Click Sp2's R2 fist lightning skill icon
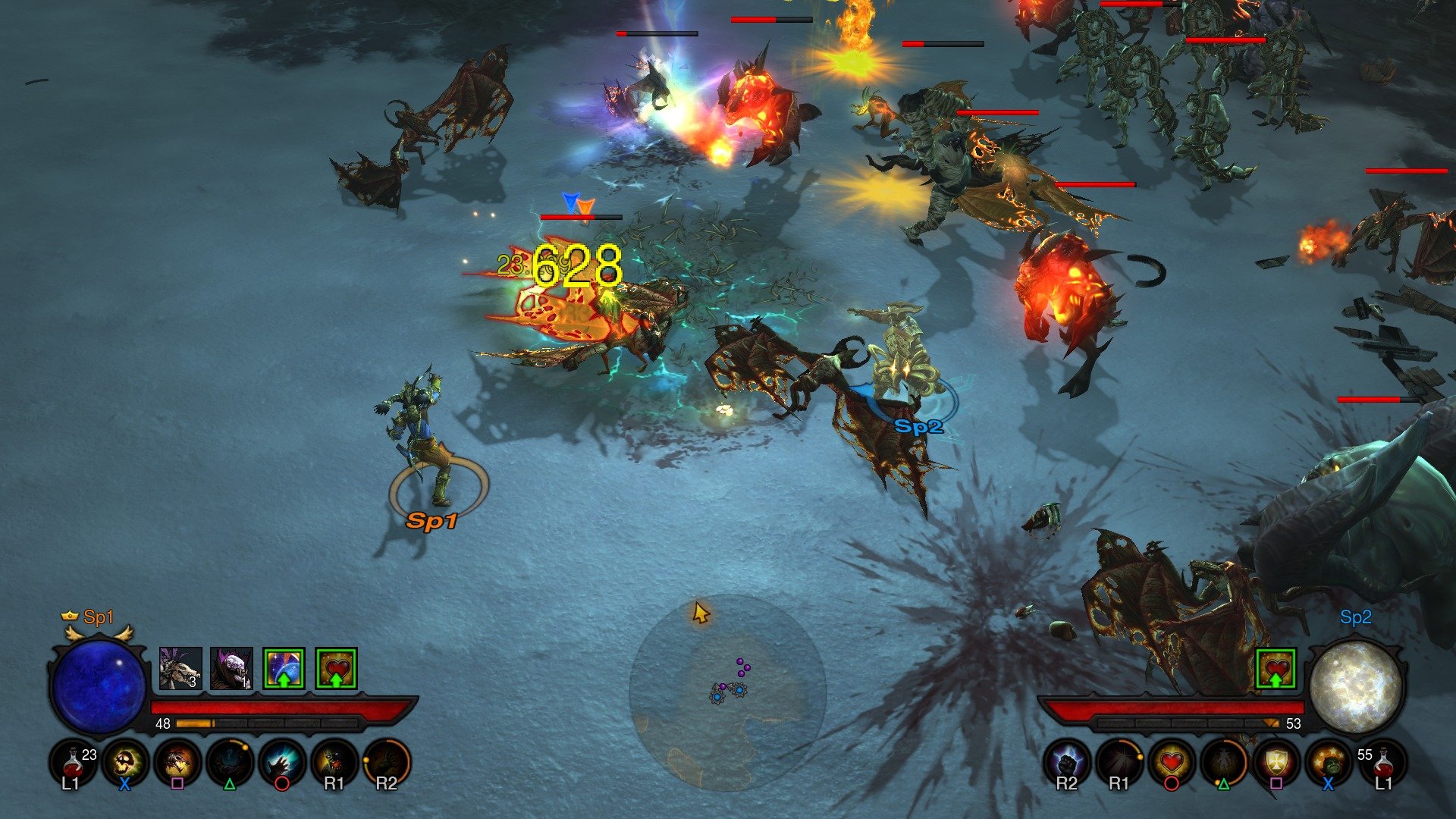The height and width of the screenshot is (819, 1456). click(x=1065, y=761)
